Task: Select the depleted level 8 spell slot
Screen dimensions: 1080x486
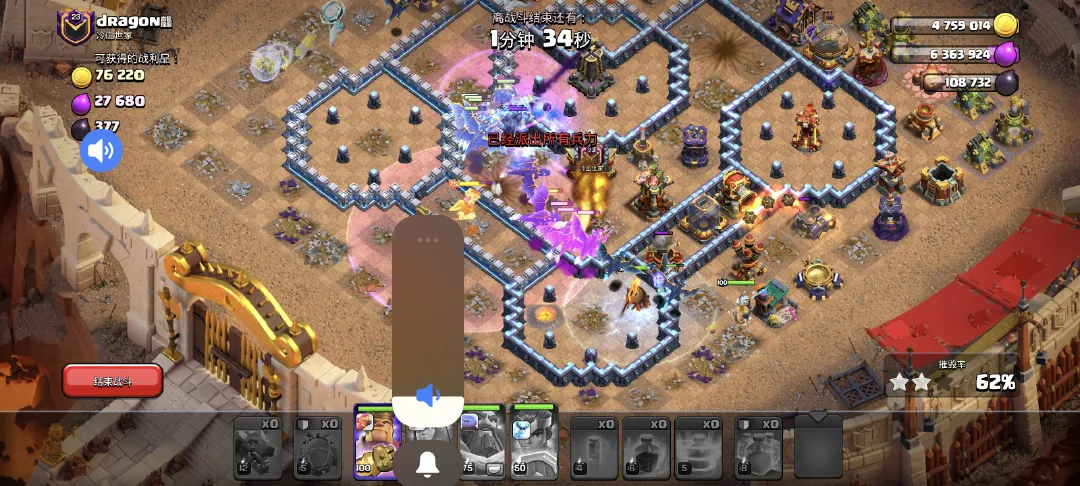Action: click(x=758, y=446)
